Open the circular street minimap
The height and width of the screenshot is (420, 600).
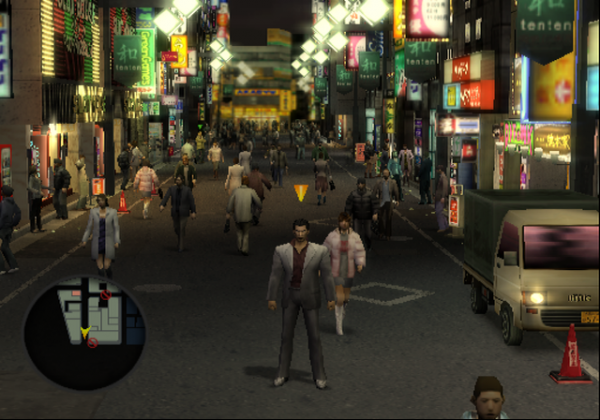84,332
